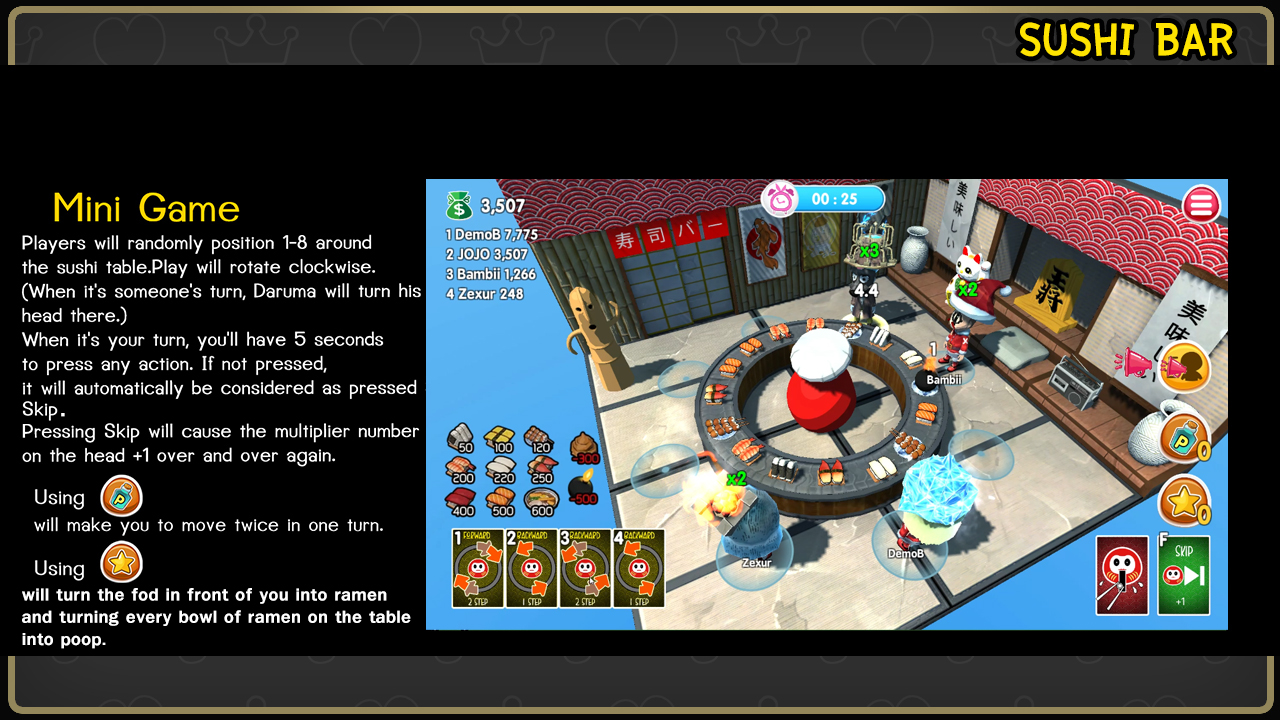Open the red hamburger menu

(x=1201, y=205)
